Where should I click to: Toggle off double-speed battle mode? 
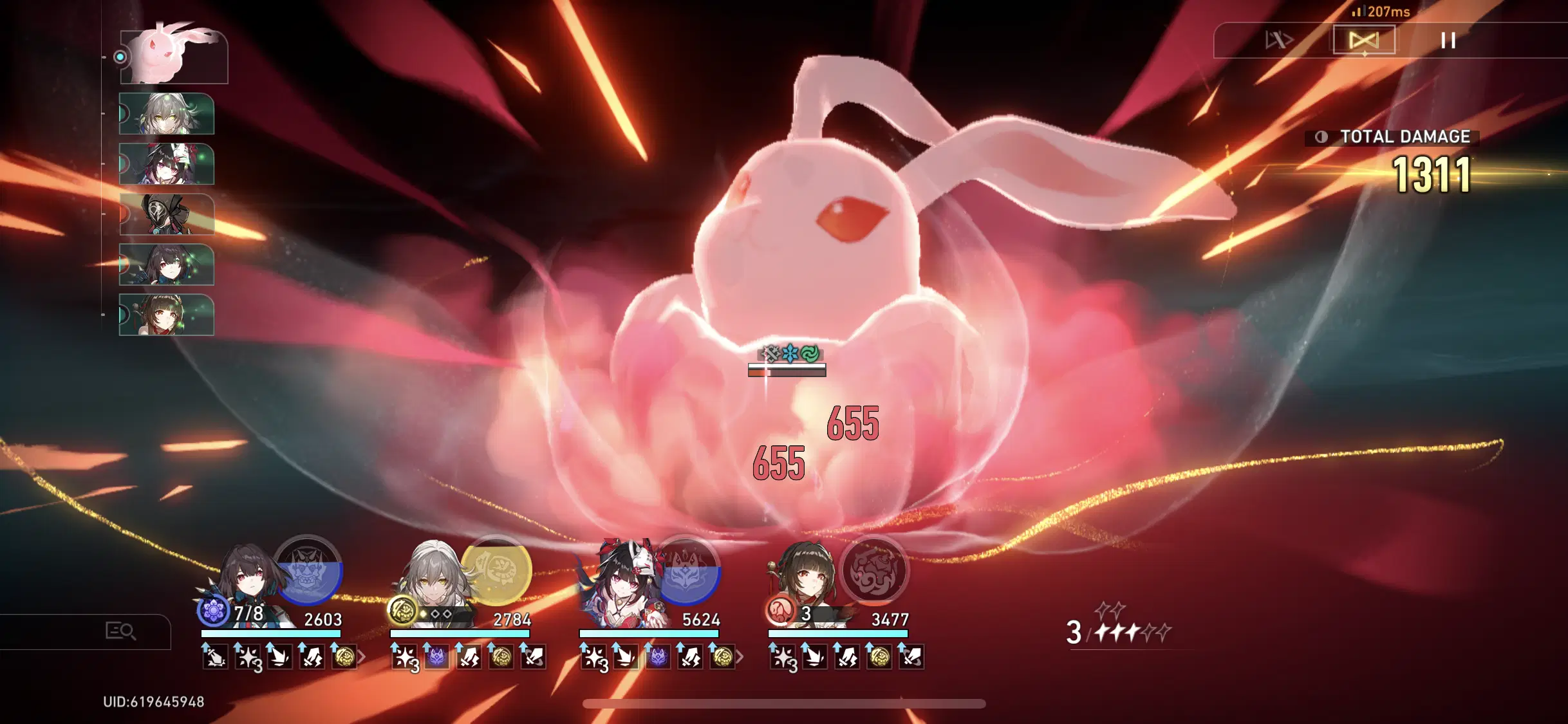1365,40
